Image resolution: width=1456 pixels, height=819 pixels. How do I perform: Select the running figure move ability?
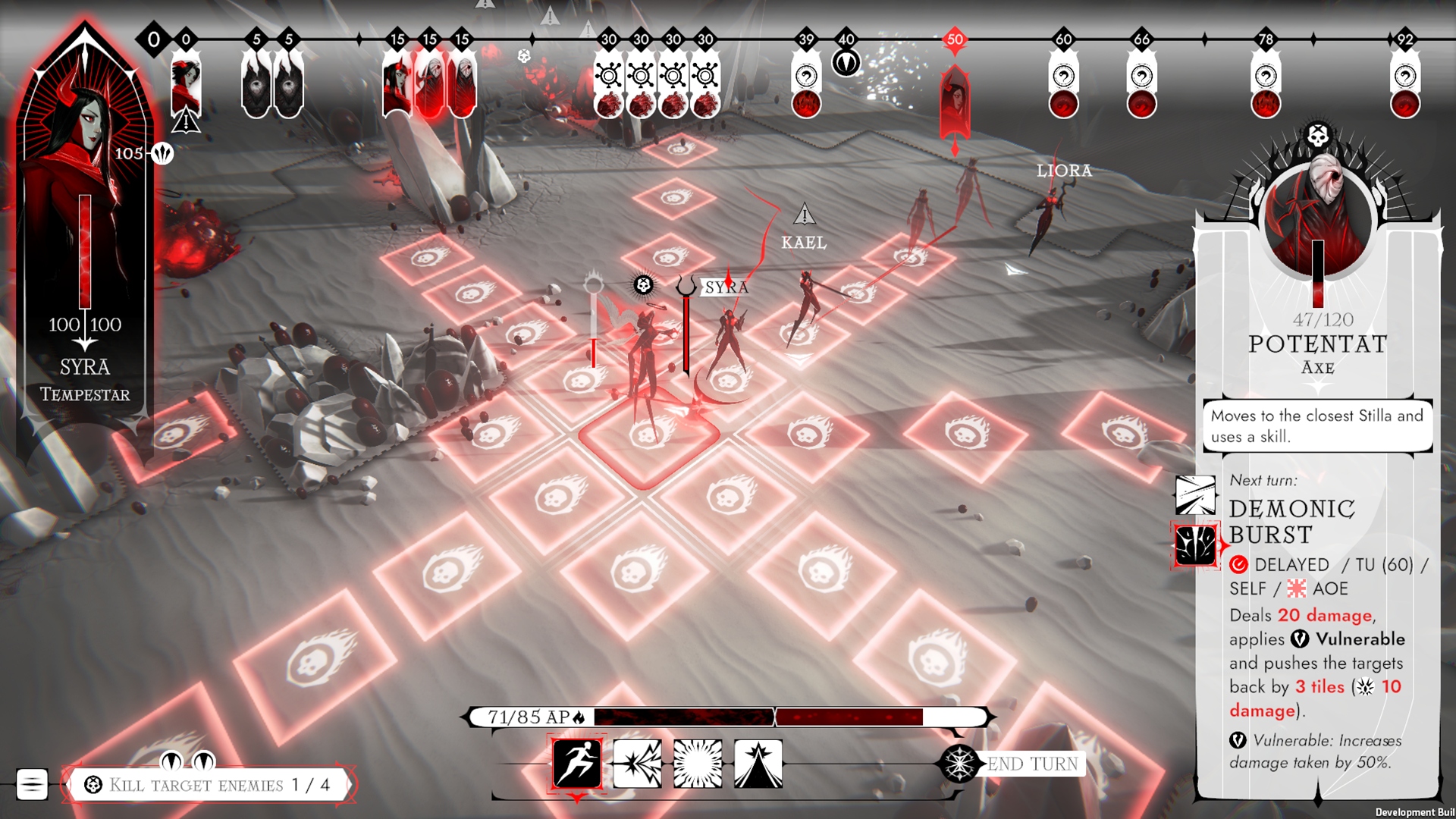577,763
